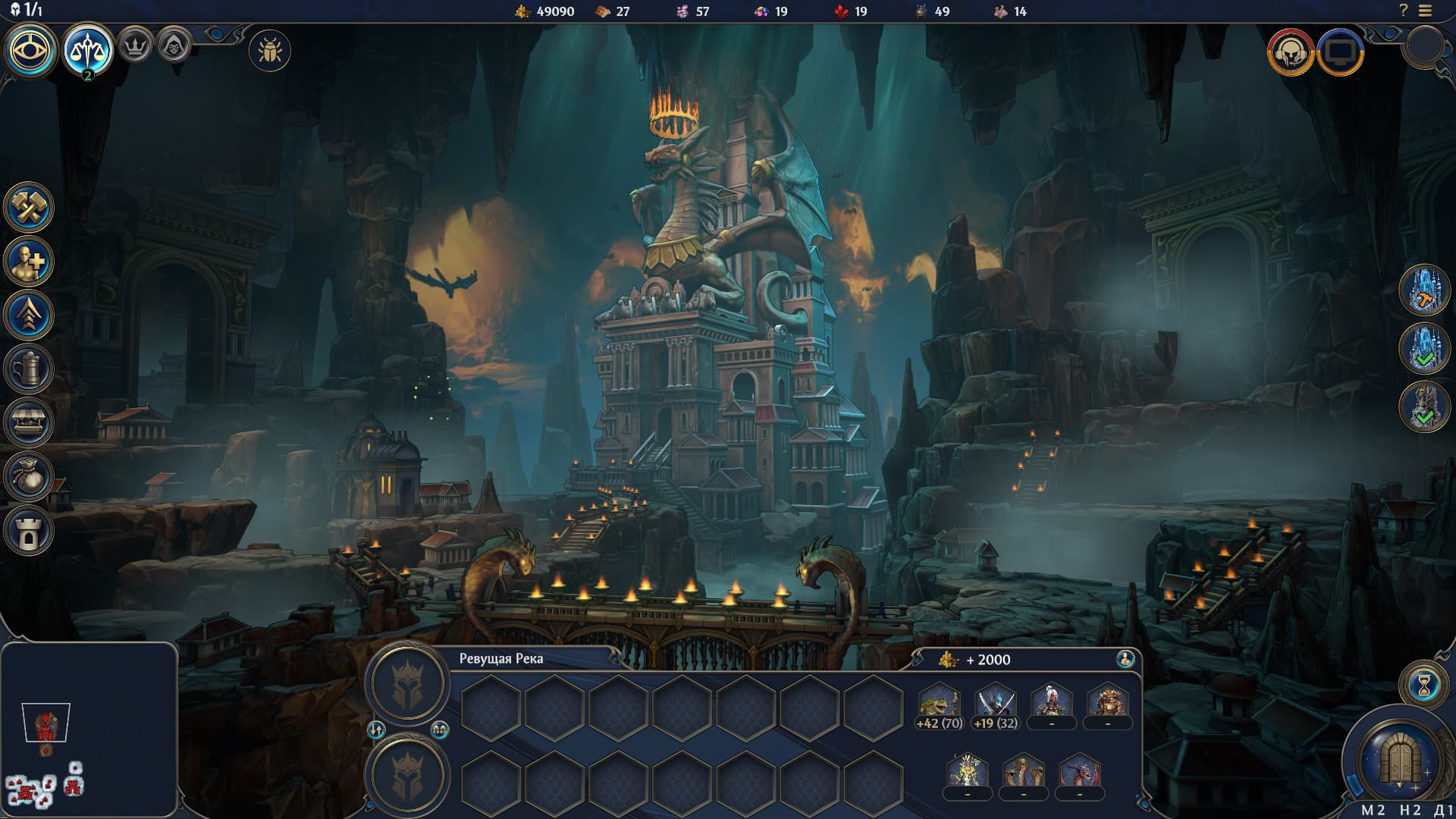Open the tavern mug button
The height and width of the screenshot is (819, 1456).
[x=29, y=369]
